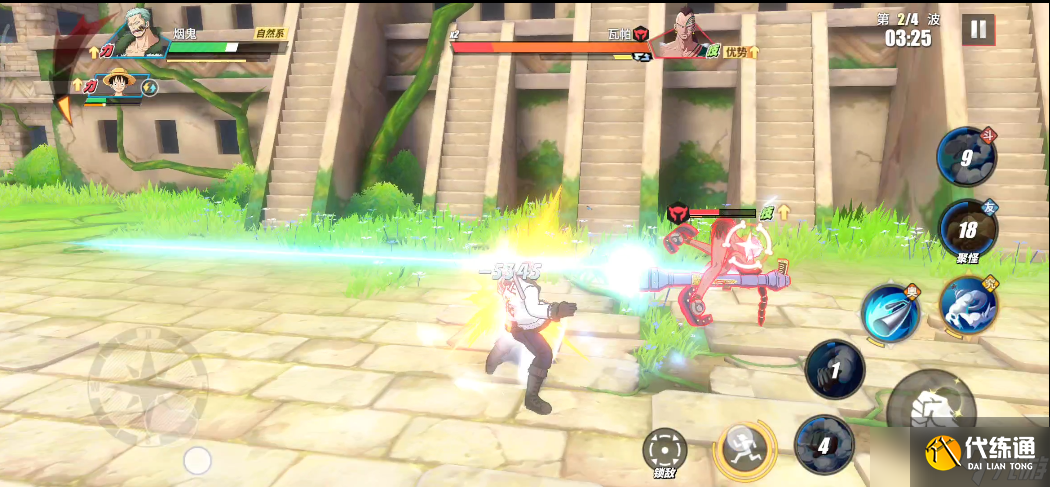Pause the battle
Viewport: 1050px width, 487px height.
978,29
